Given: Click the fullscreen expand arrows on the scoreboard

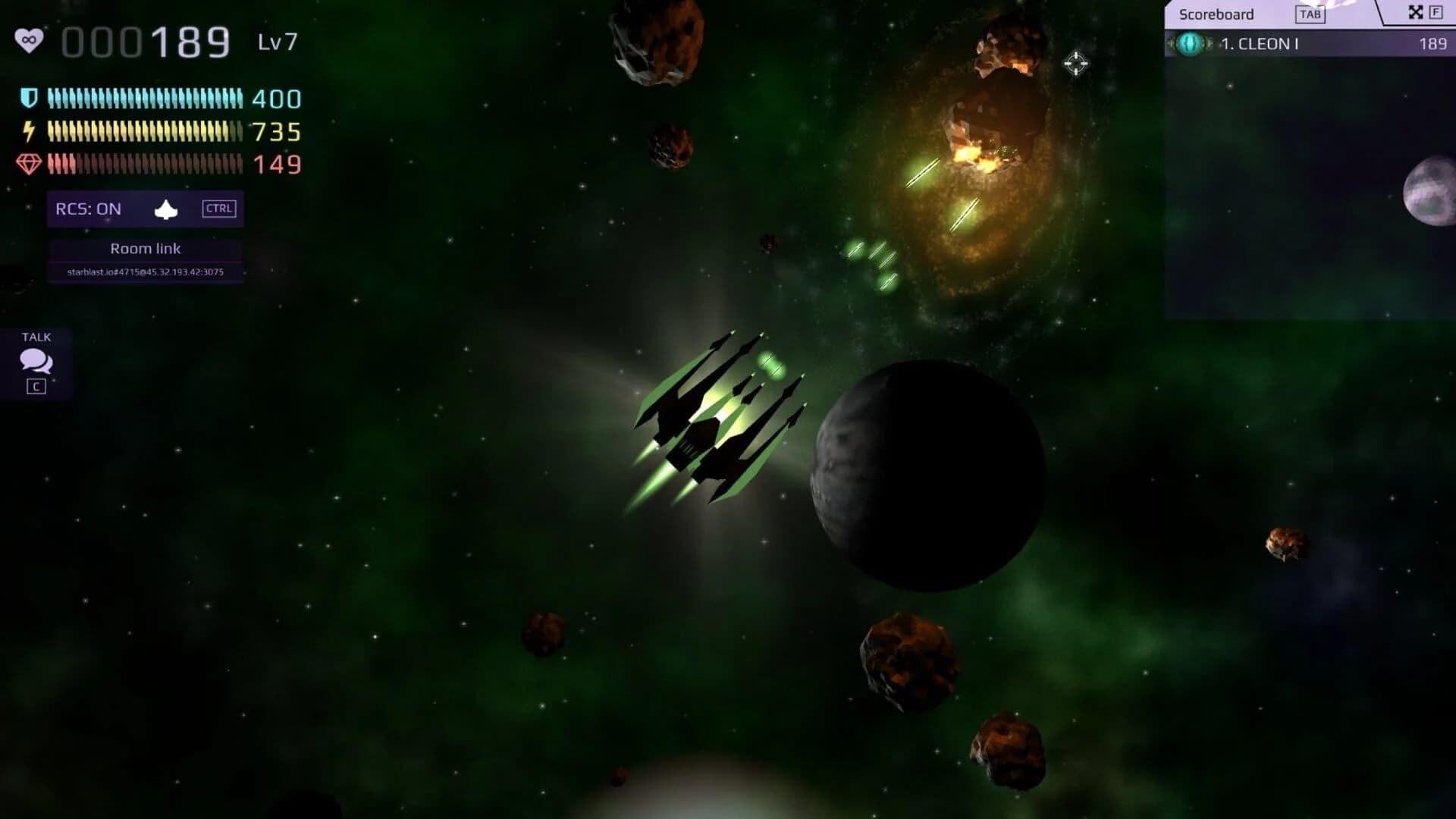Looking at the screenshot, I should (1414, 13).
